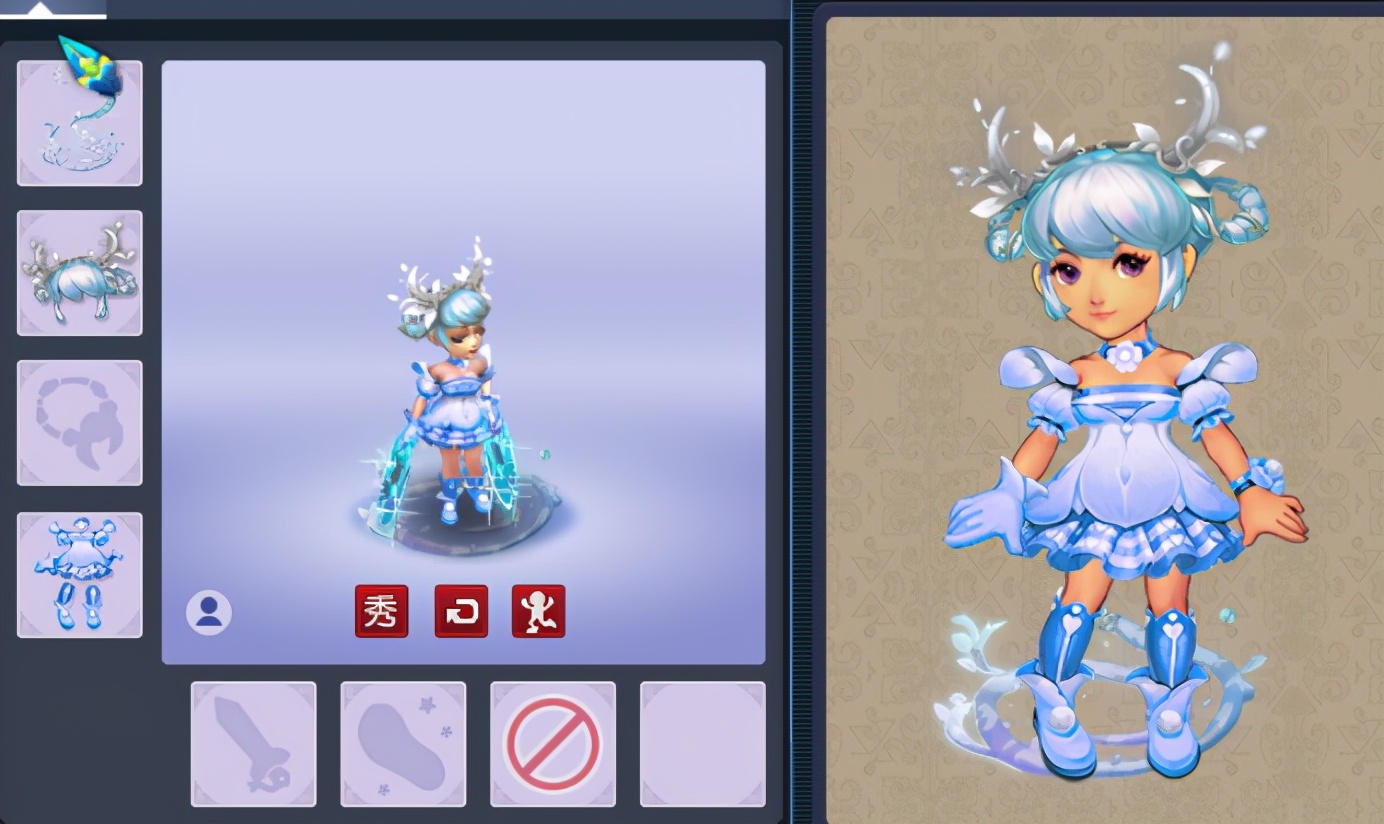
Task: Toggle the empty bottom-right equipment slot
Action: (x=702, y=744)
